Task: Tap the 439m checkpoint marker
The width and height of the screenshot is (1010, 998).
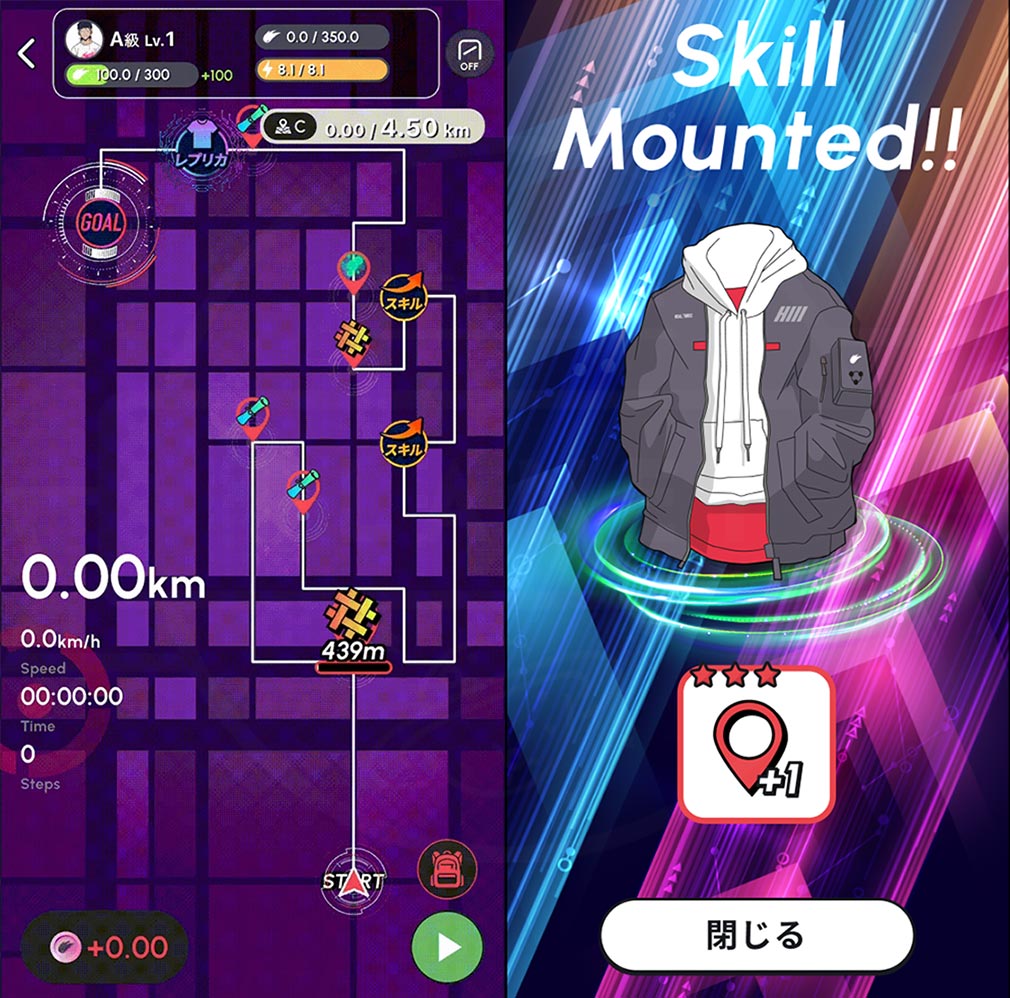Action: (352, 628)
